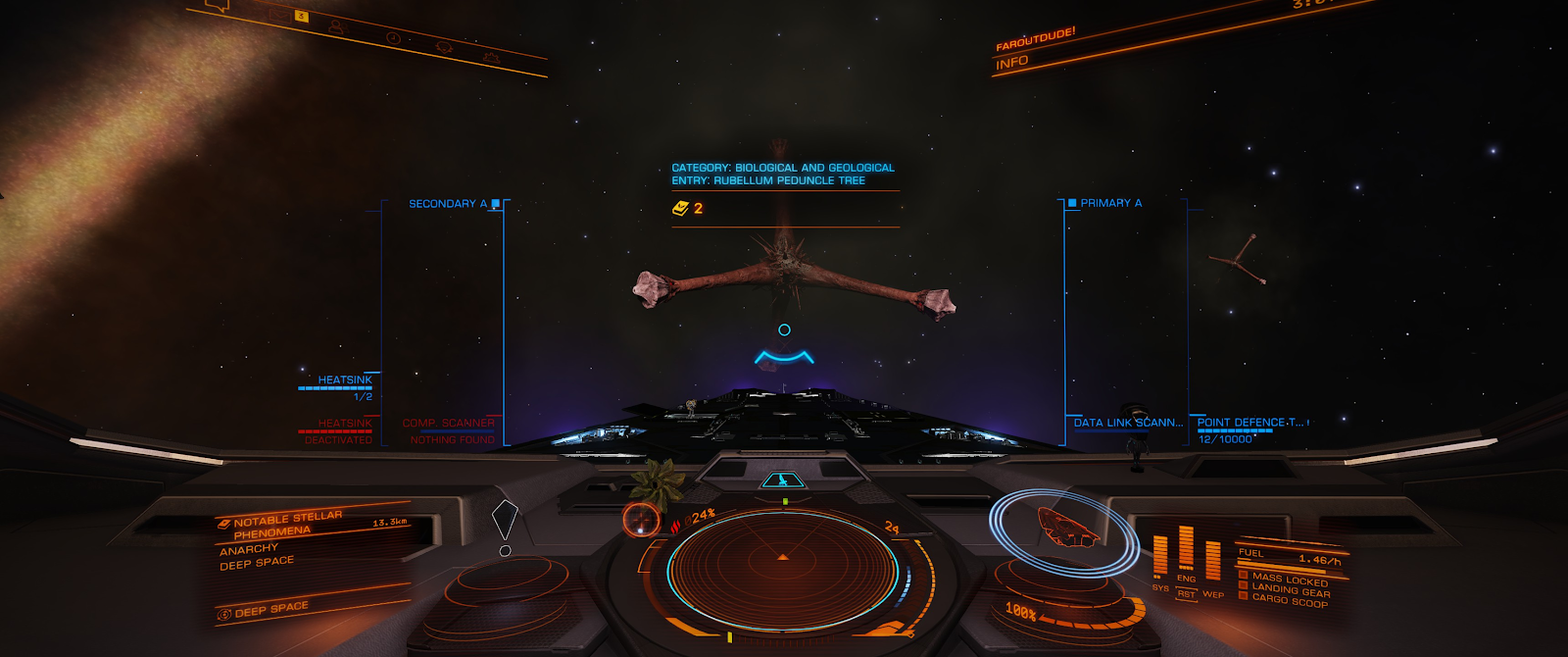This screenshot has height=657, width=1568.
Task: Open the INFO panel under Faroutdude
Action: [1012, 63]
